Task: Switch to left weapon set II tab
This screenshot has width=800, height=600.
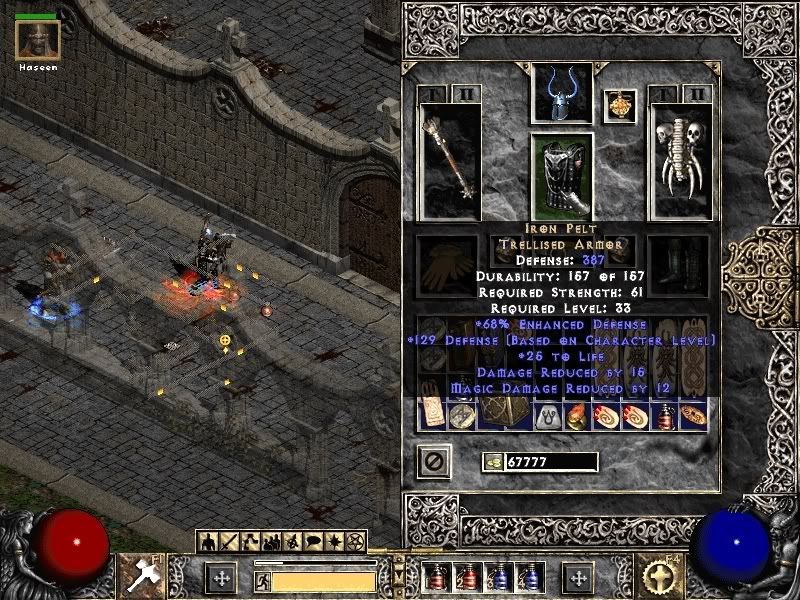Action: pyautogui.click(x=467, y=94)
